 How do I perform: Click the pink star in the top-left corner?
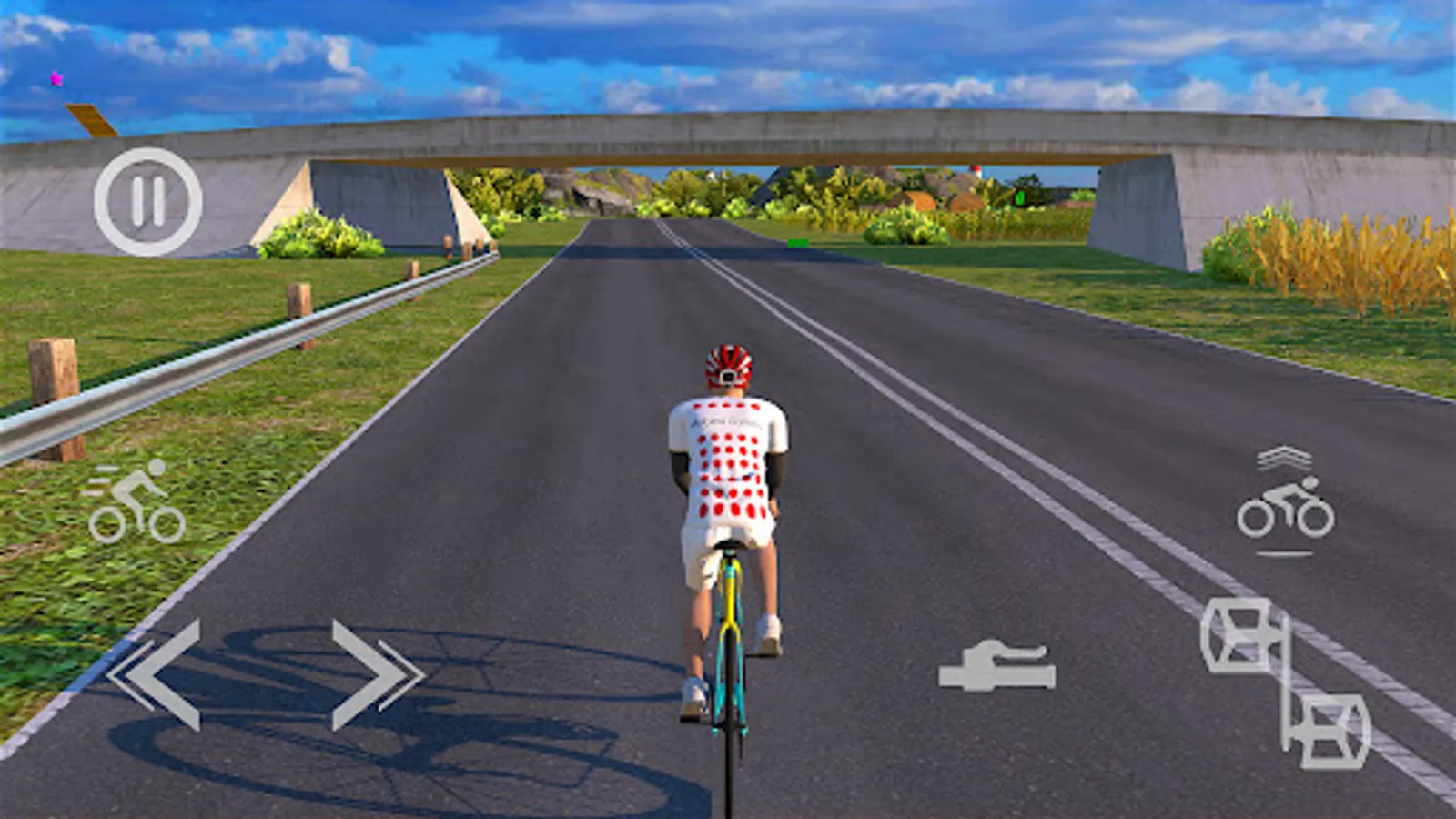click(x=58, y=77)
